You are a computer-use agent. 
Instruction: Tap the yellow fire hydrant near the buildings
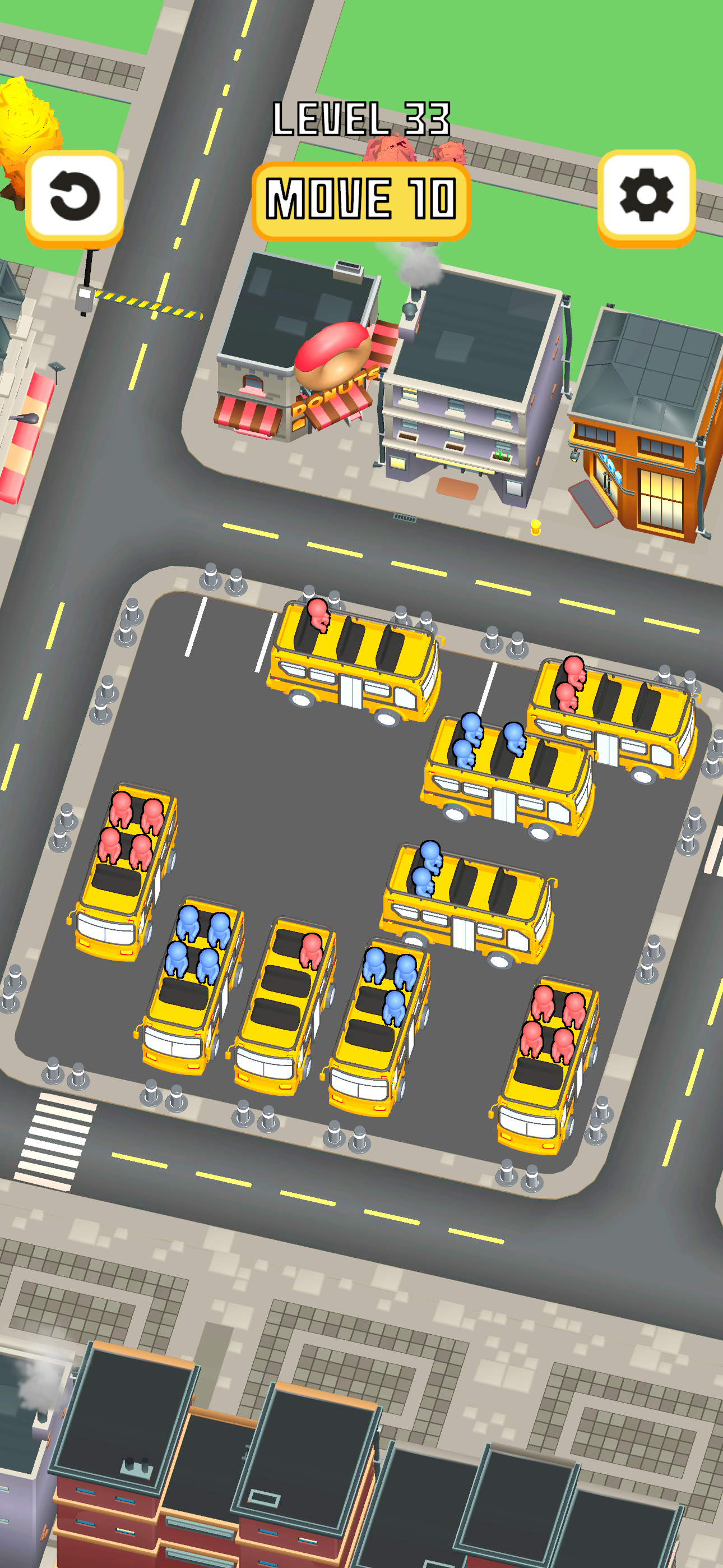(536, 527)
